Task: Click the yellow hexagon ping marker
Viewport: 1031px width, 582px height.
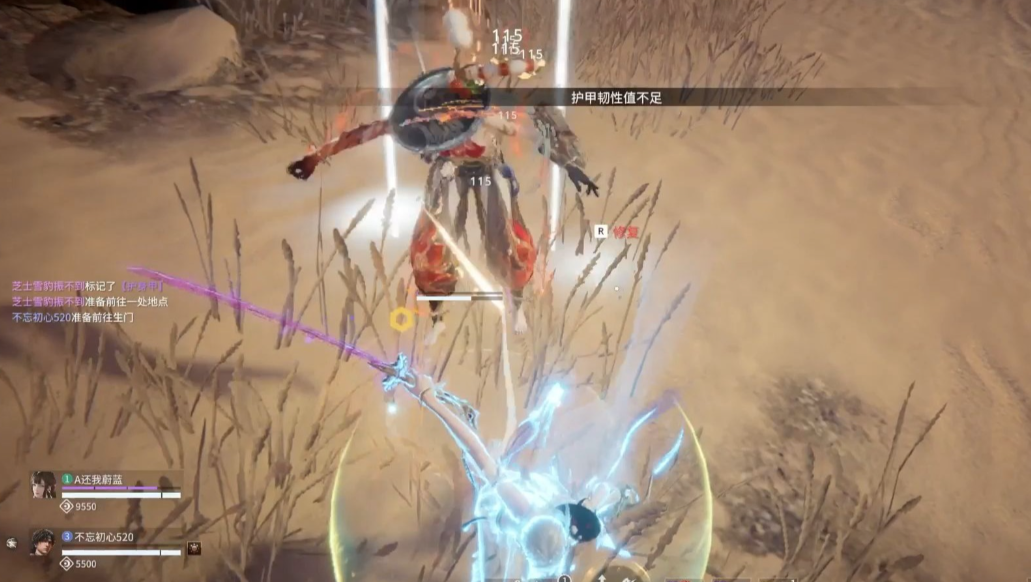Action: click(401, 319)
